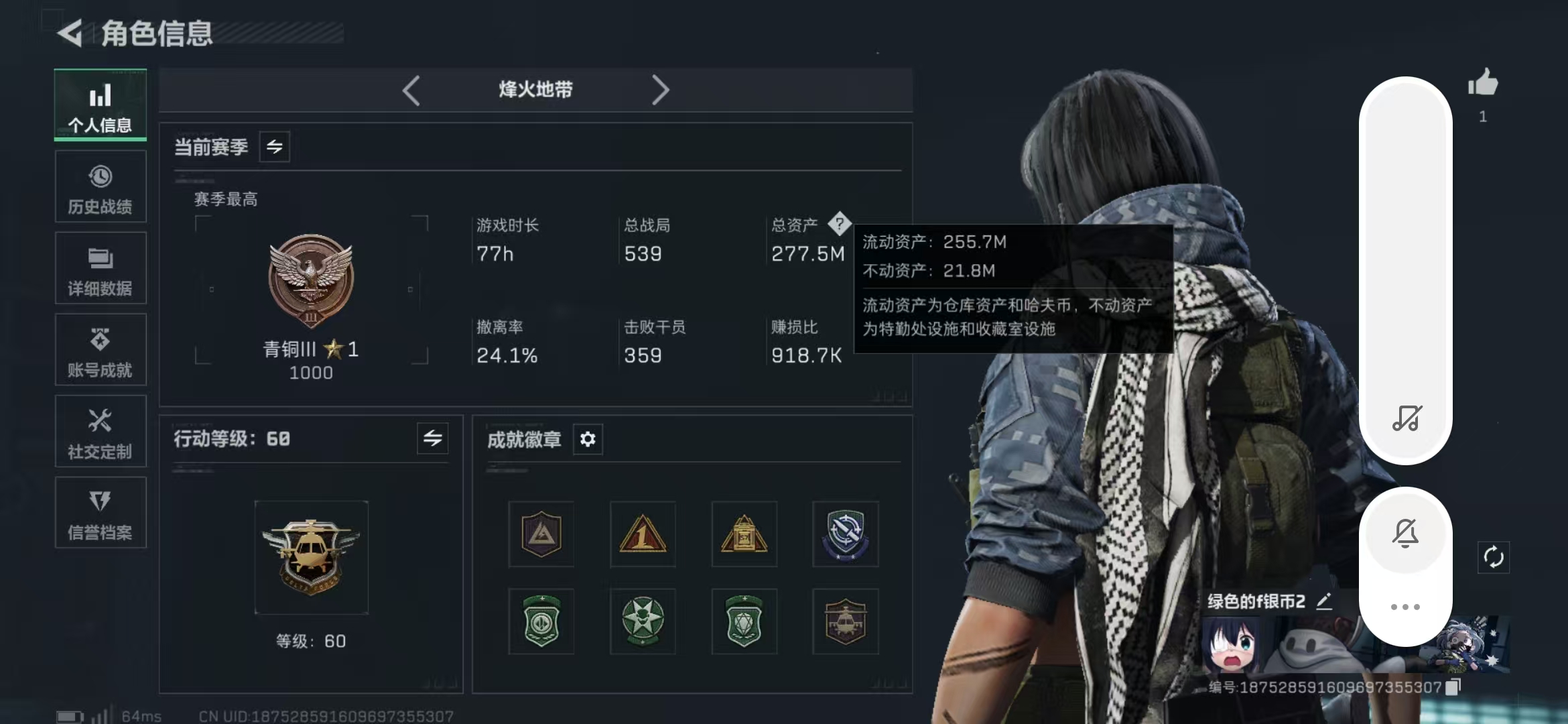Click the refresh icon on the right
The width and height of the screenshot is (1568, 724).
point(1494,557)
